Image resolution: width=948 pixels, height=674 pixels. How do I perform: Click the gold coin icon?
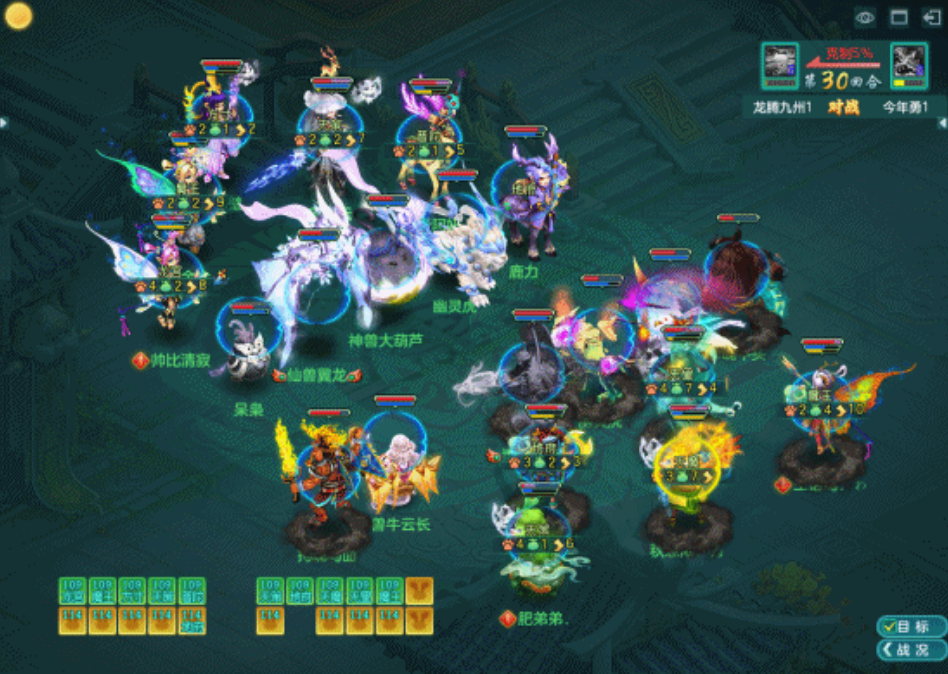click(x=18, y=15)
